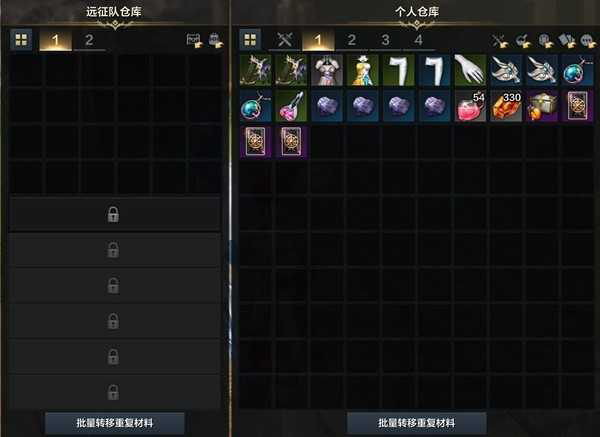Click the bulk transfer button under personal storage

click(x=417, y=423)
